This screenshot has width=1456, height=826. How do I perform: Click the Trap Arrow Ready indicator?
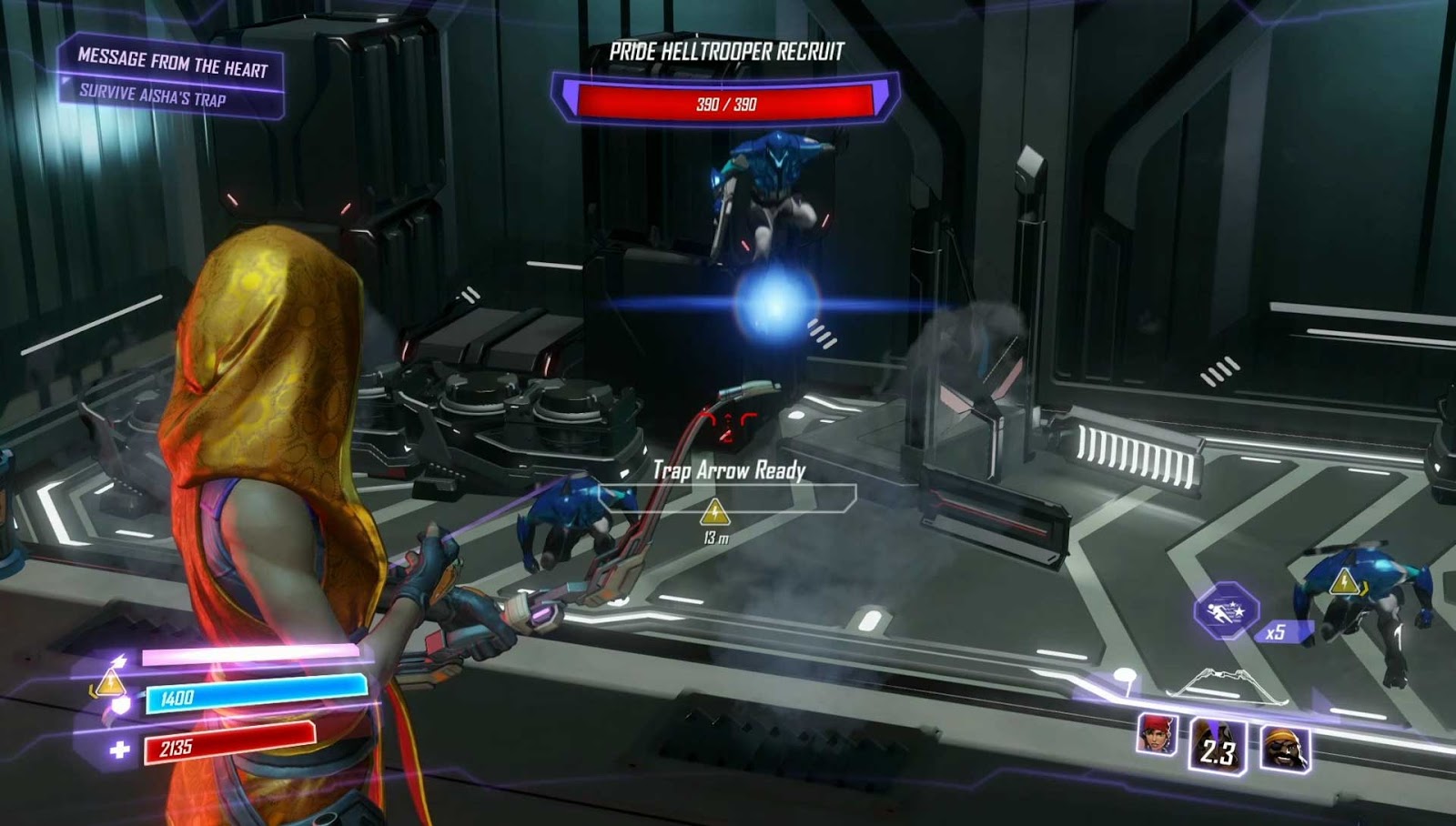(x=729, y=470)
